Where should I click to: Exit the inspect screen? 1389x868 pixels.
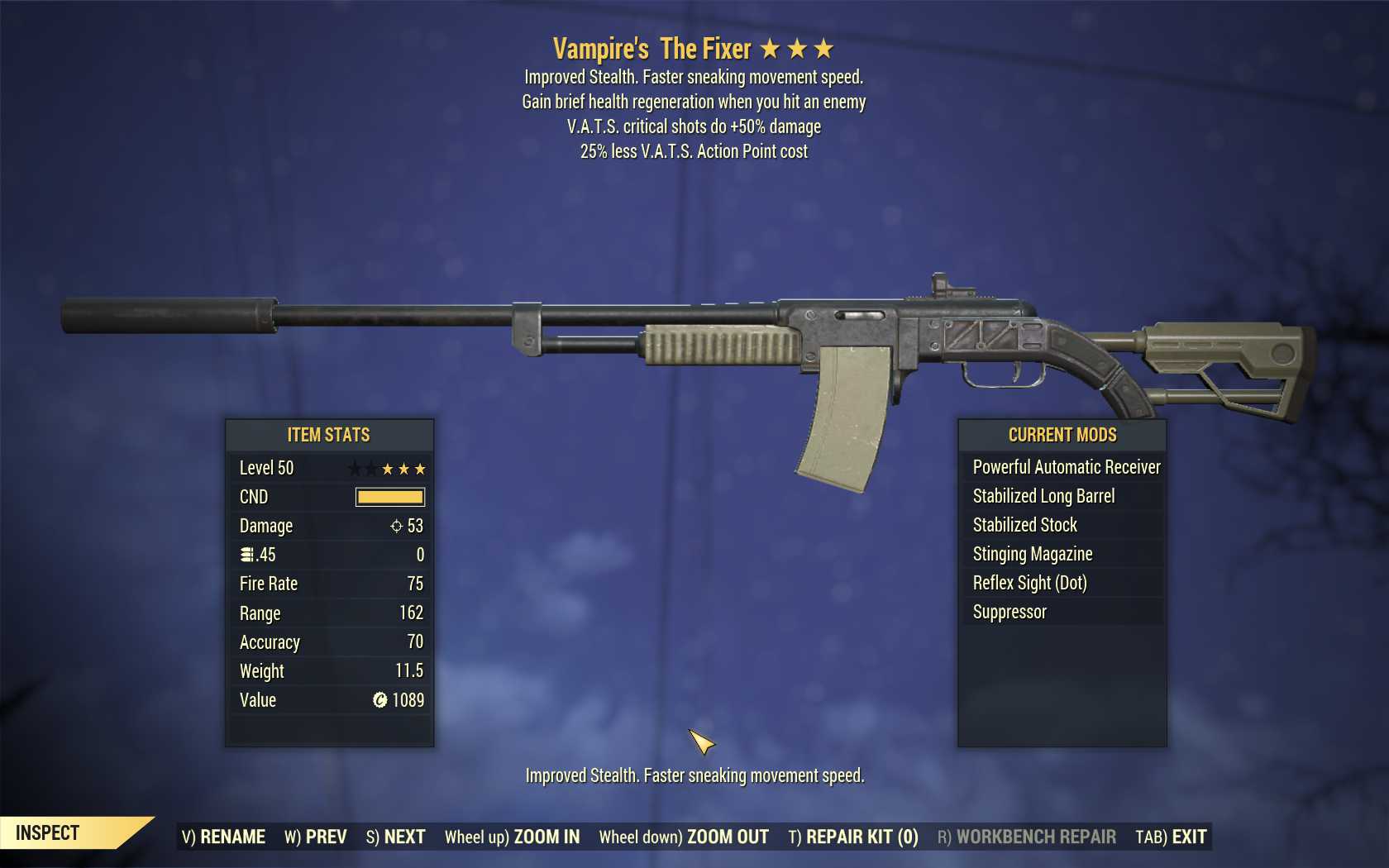1171,837
